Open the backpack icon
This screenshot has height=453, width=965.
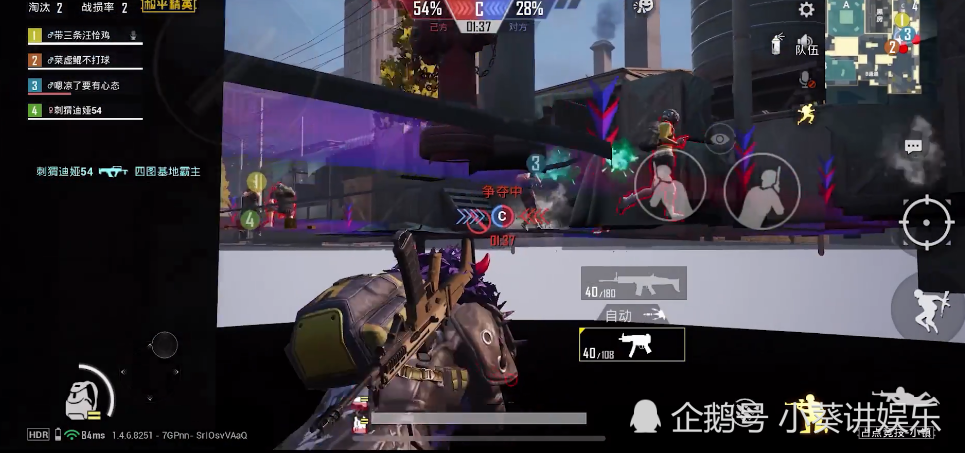[78, 398]
